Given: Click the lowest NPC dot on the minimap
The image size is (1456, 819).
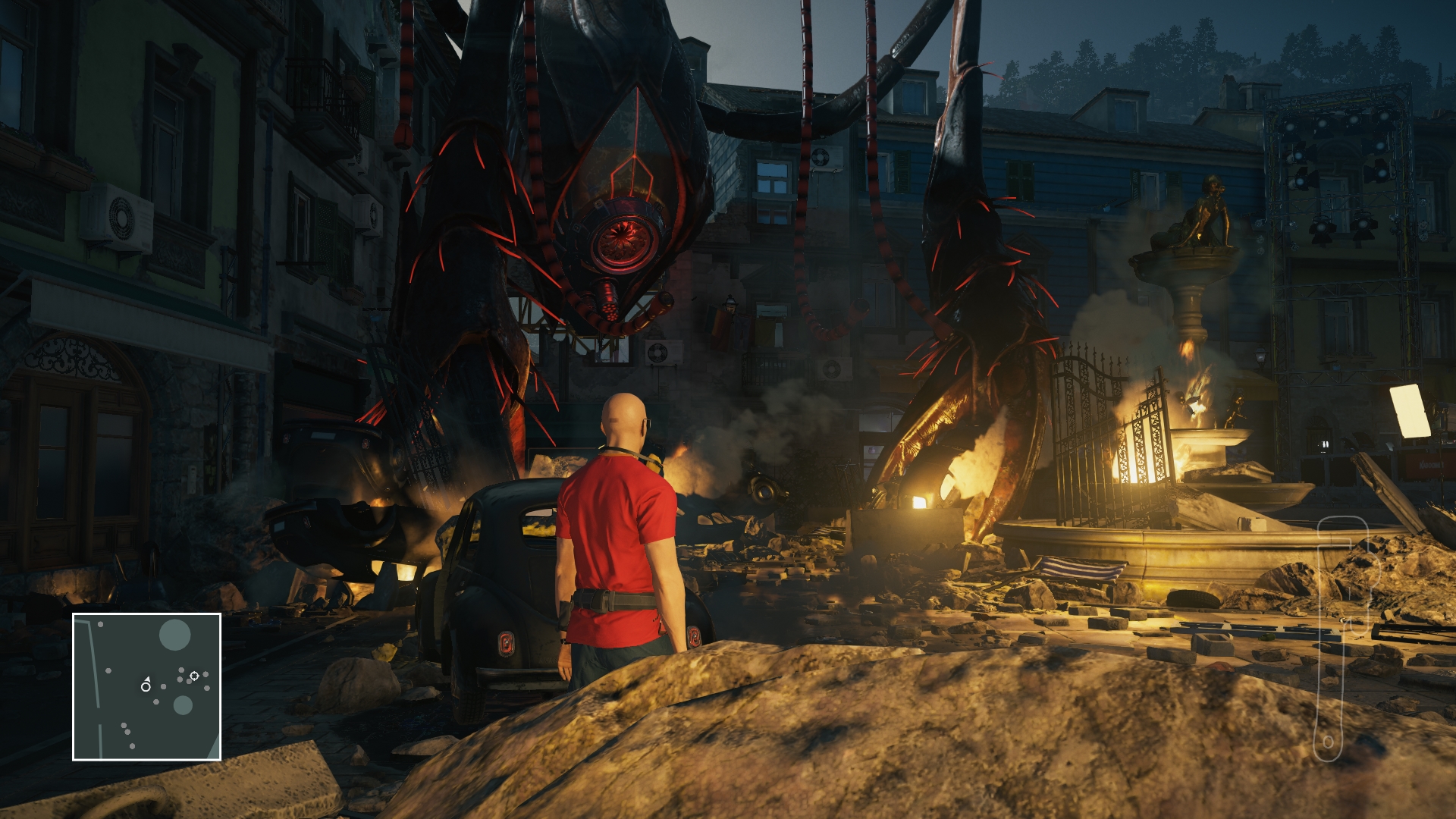Looking at the screenshot, I should point(132,746).
